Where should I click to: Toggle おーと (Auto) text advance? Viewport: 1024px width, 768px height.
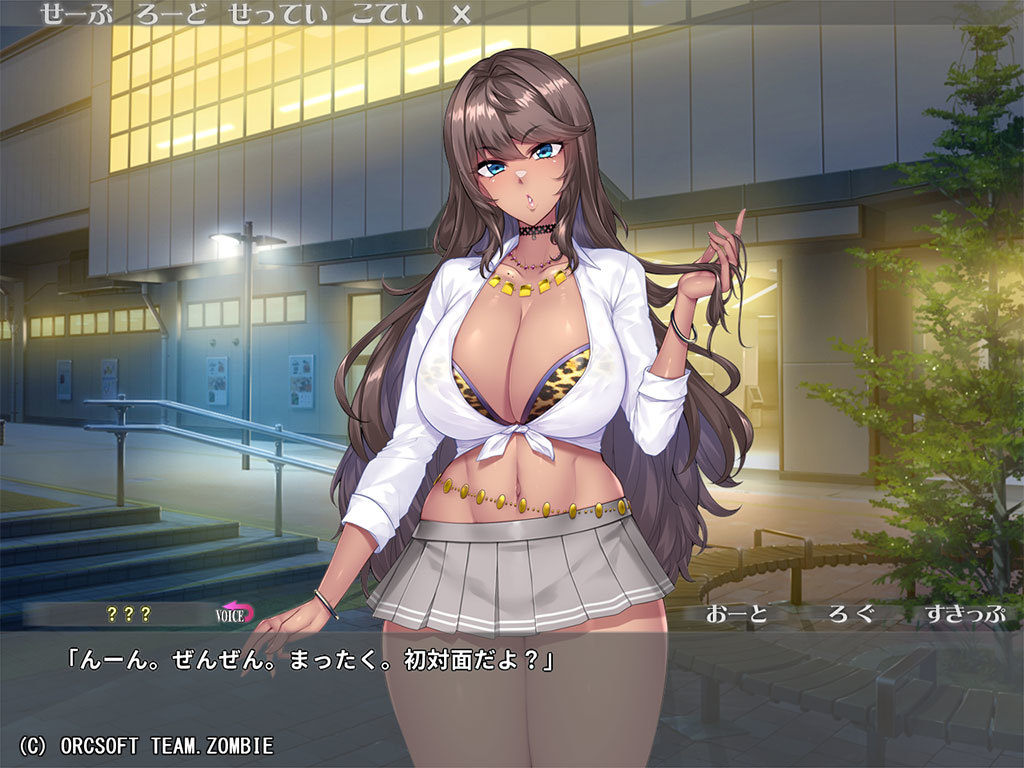(736, 614)
